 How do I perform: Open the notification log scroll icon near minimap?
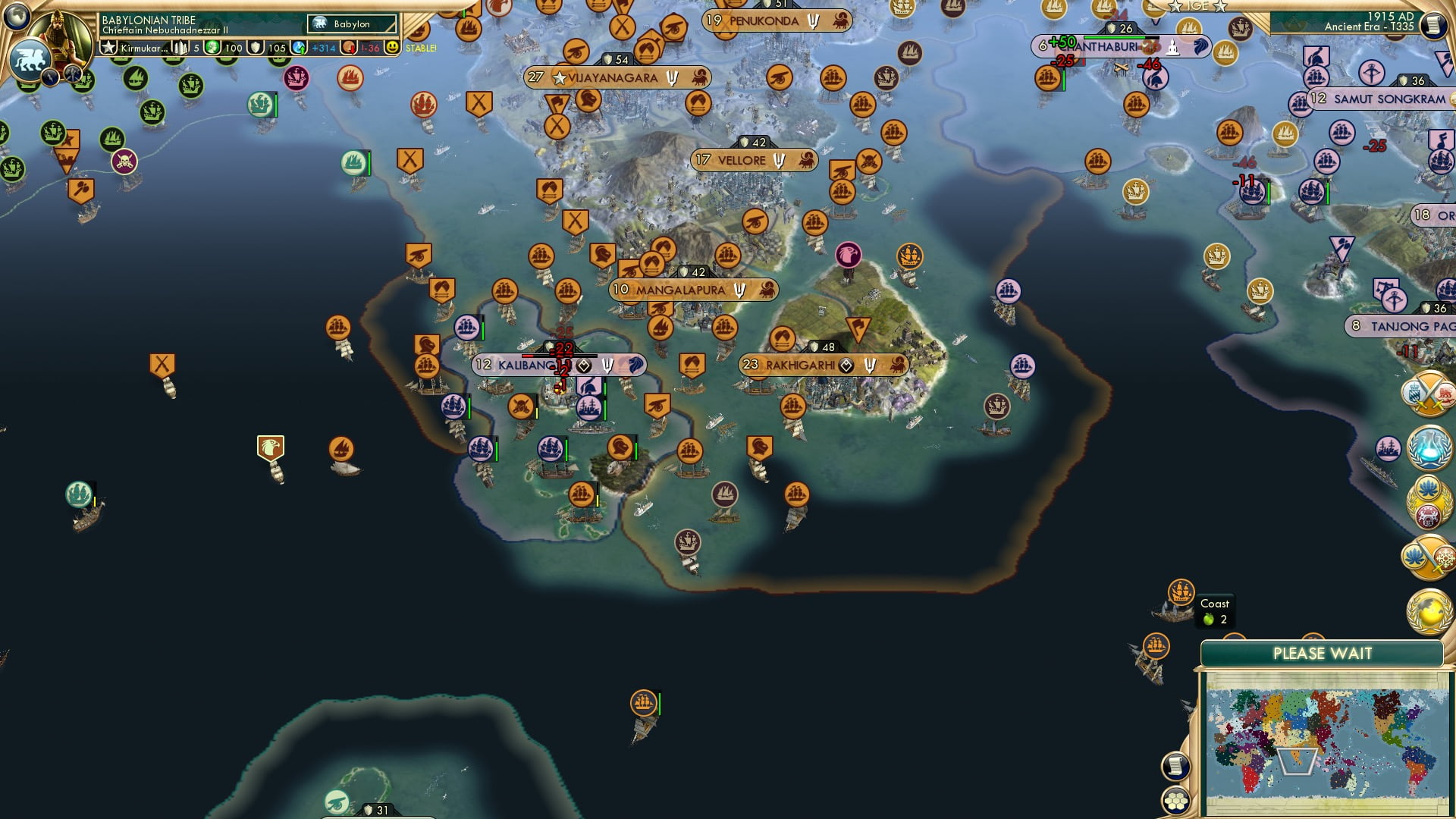click(1175, 765)
